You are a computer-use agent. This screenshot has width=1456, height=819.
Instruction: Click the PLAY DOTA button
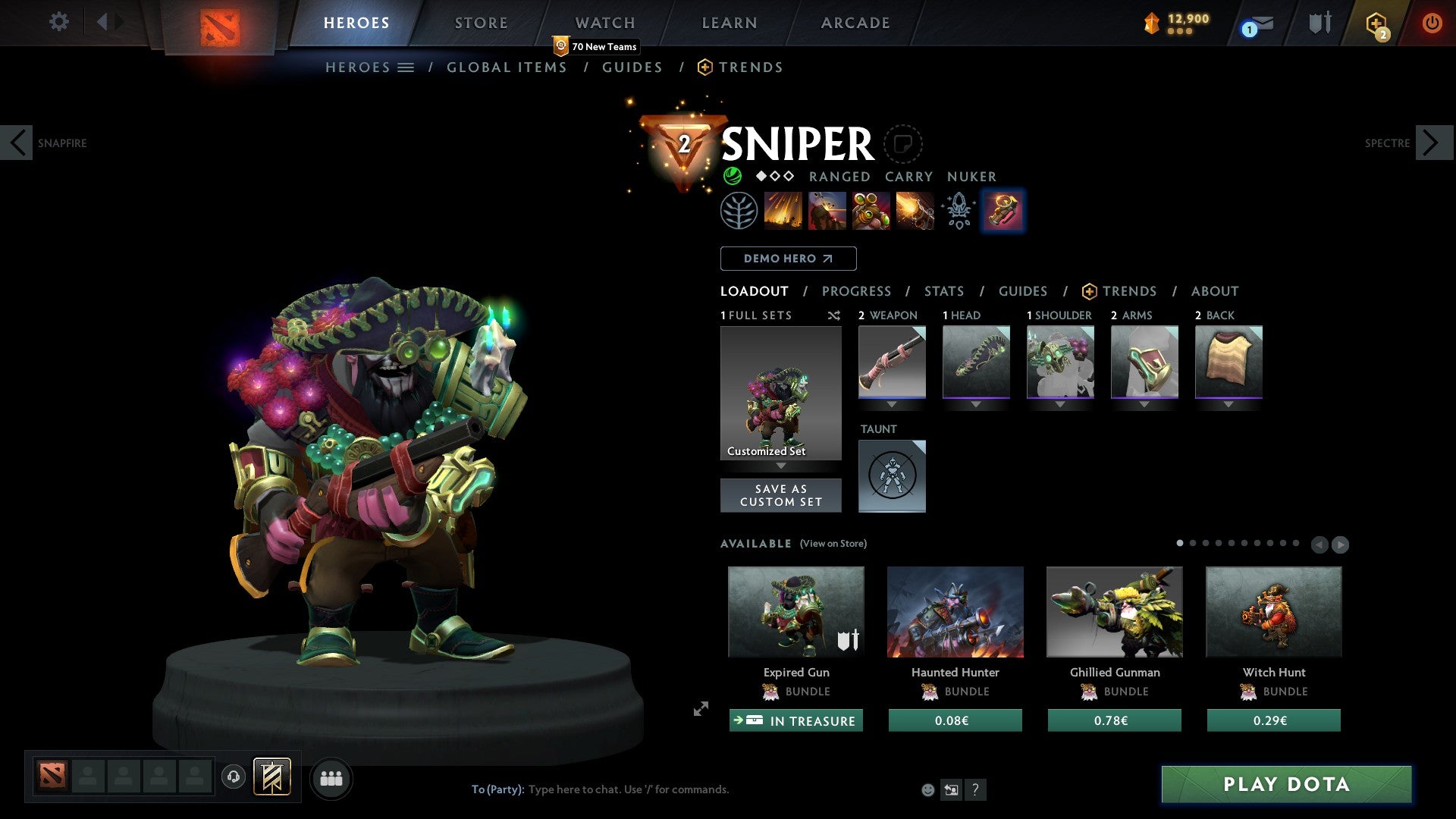point(1284,785)
